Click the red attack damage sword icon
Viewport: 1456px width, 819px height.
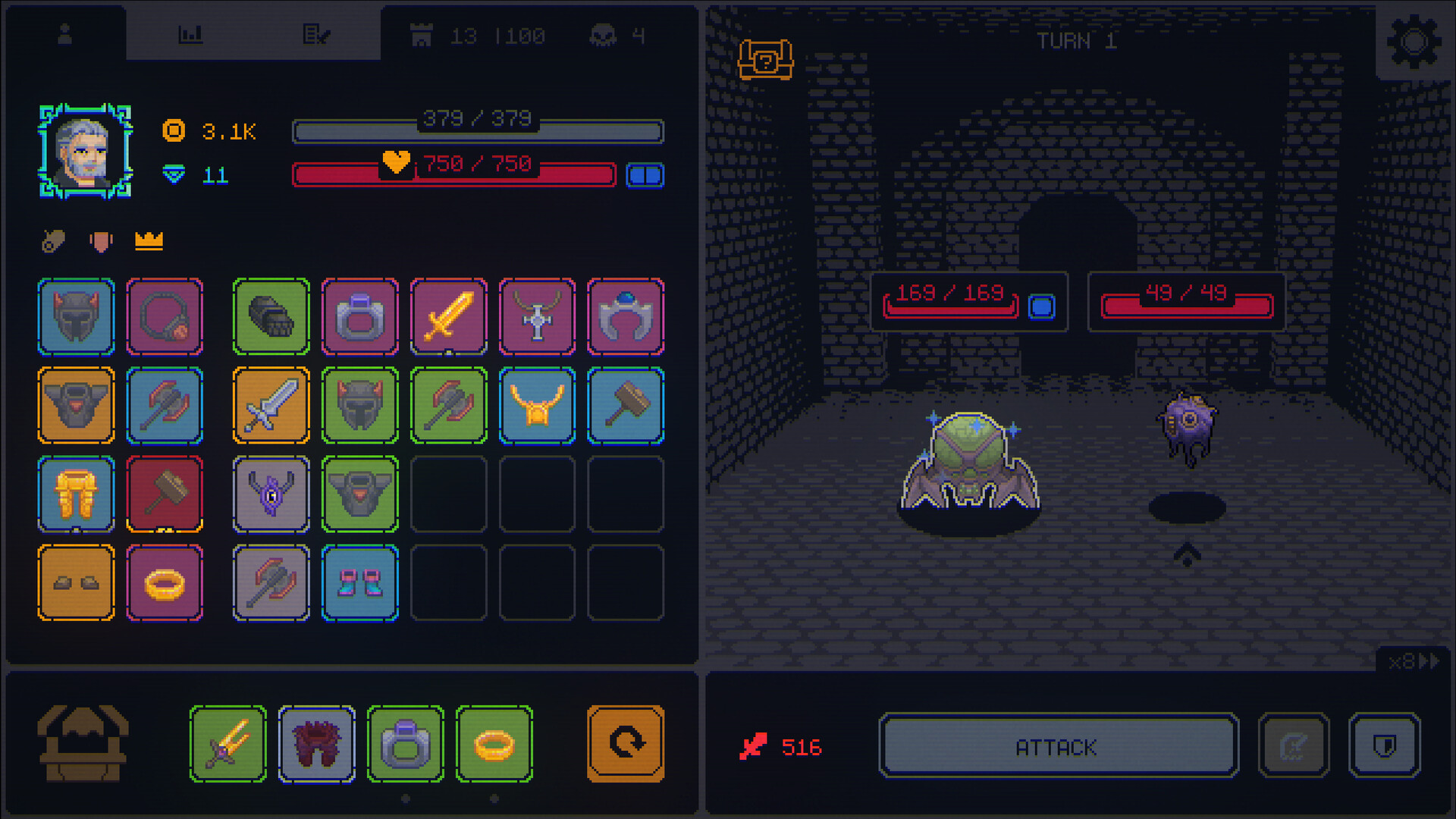754,746
